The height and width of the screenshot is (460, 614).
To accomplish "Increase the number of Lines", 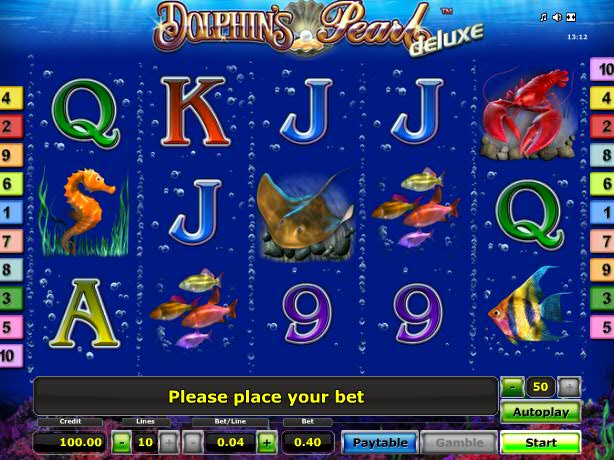I will 168,441.
